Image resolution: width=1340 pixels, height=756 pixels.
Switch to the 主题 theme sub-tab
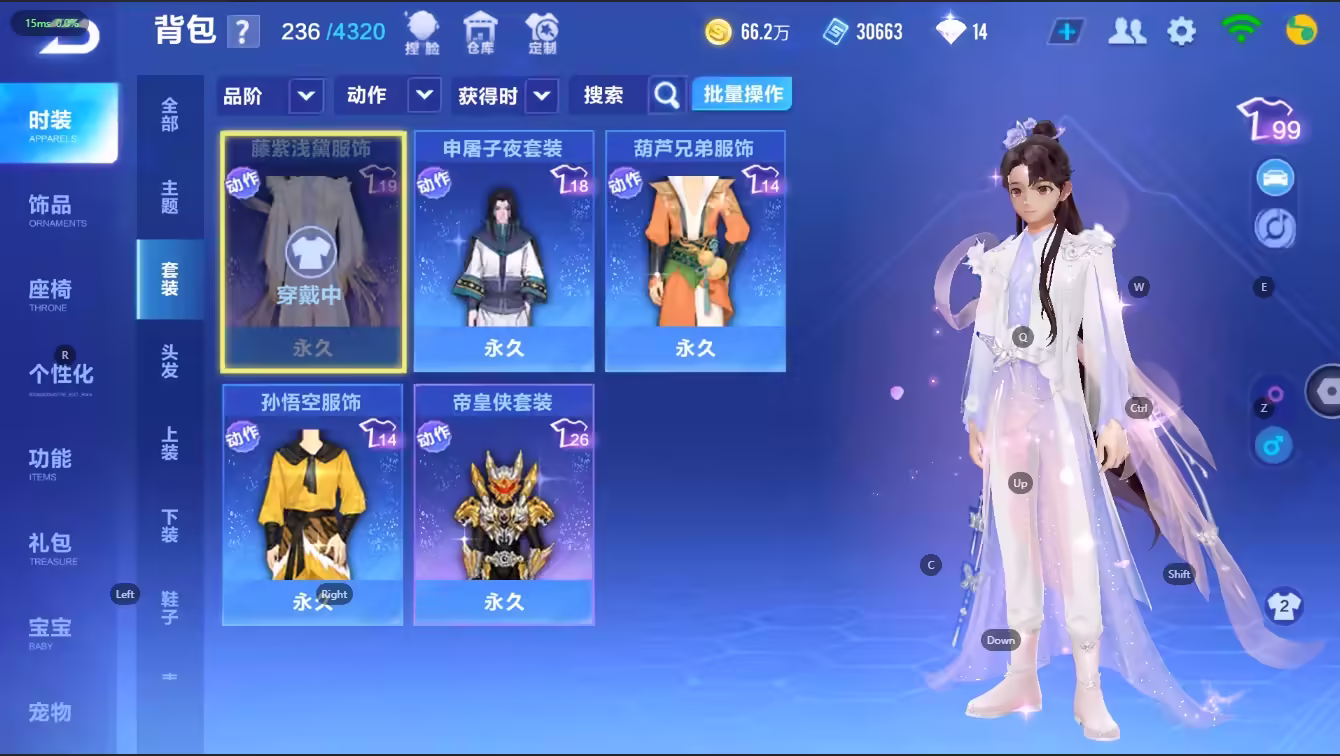click(170, 197)
